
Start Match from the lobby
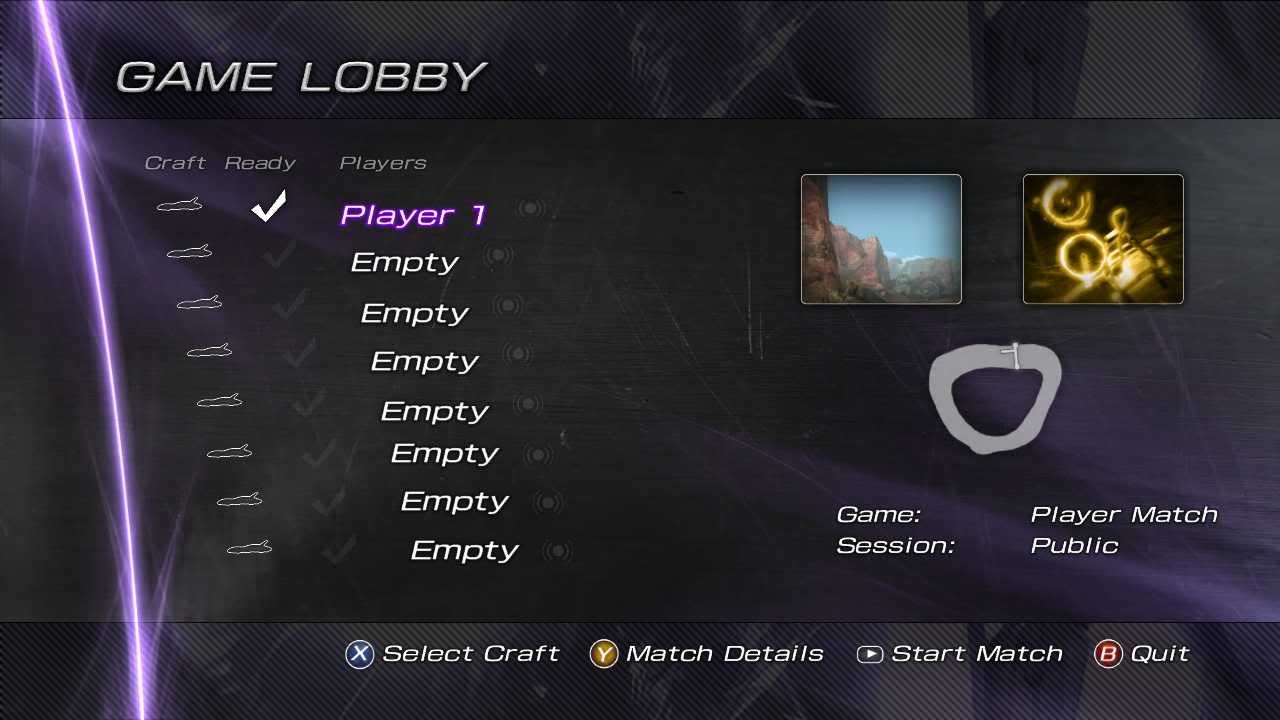coord(960,654)
